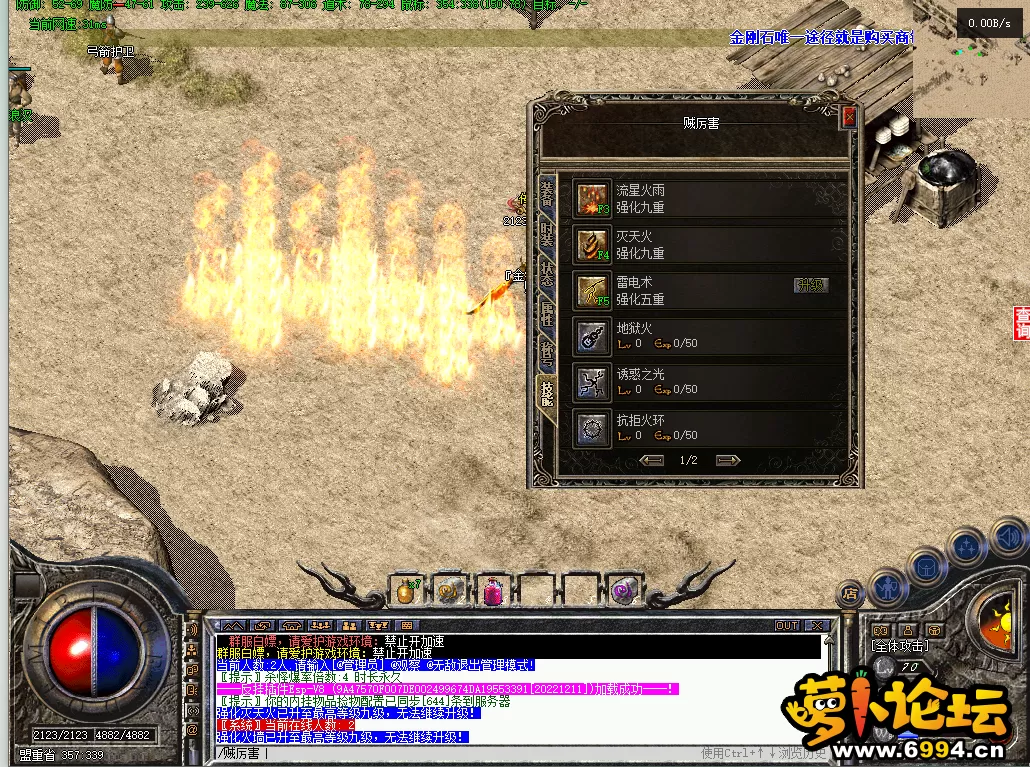Image resolution: width=1030 pixels, height=767 pixels.
Task: Click the OUT button above the chat
Action: point(787,625)
